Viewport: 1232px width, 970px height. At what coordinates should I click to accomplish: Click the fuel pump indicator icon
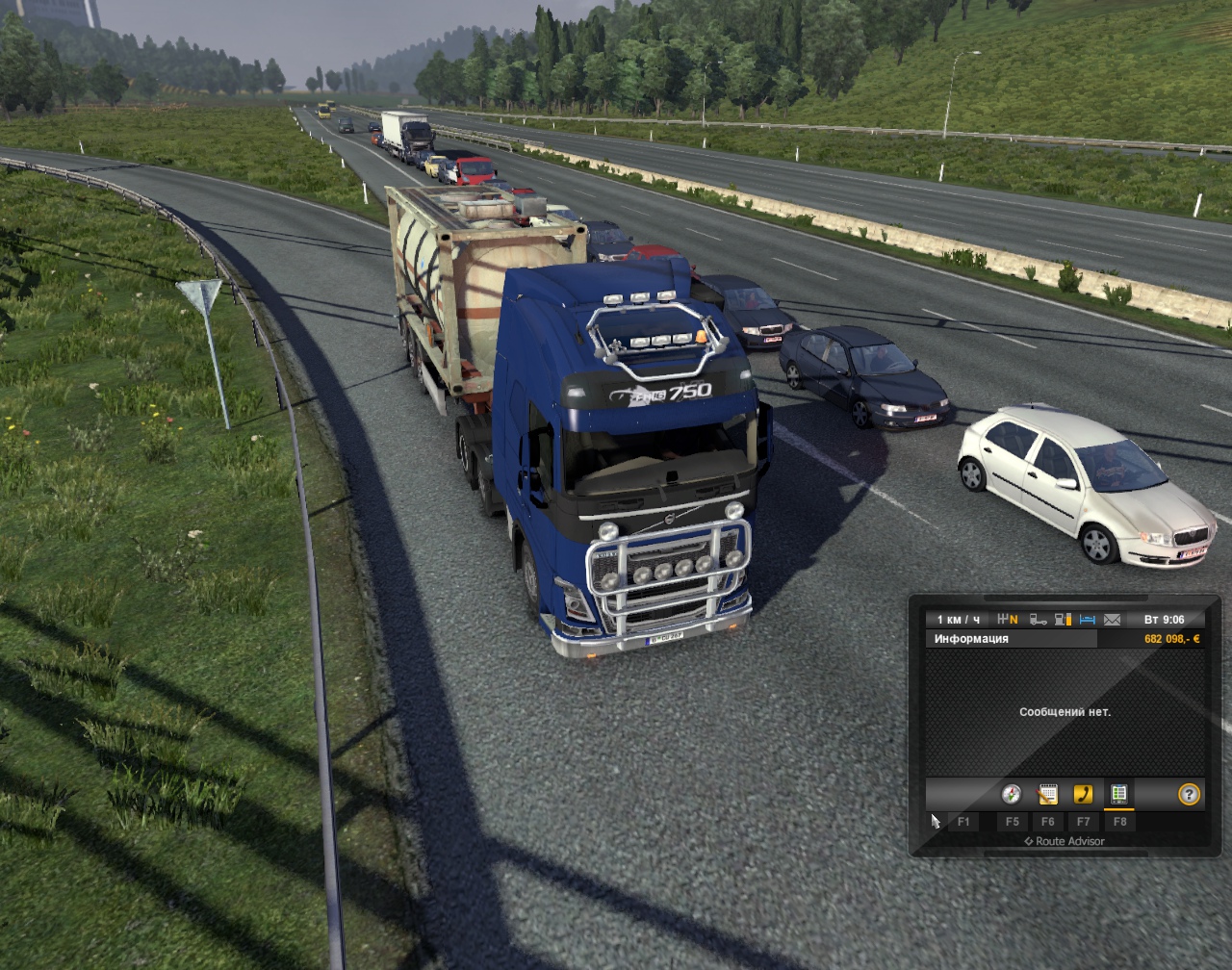click(1064, 620)
